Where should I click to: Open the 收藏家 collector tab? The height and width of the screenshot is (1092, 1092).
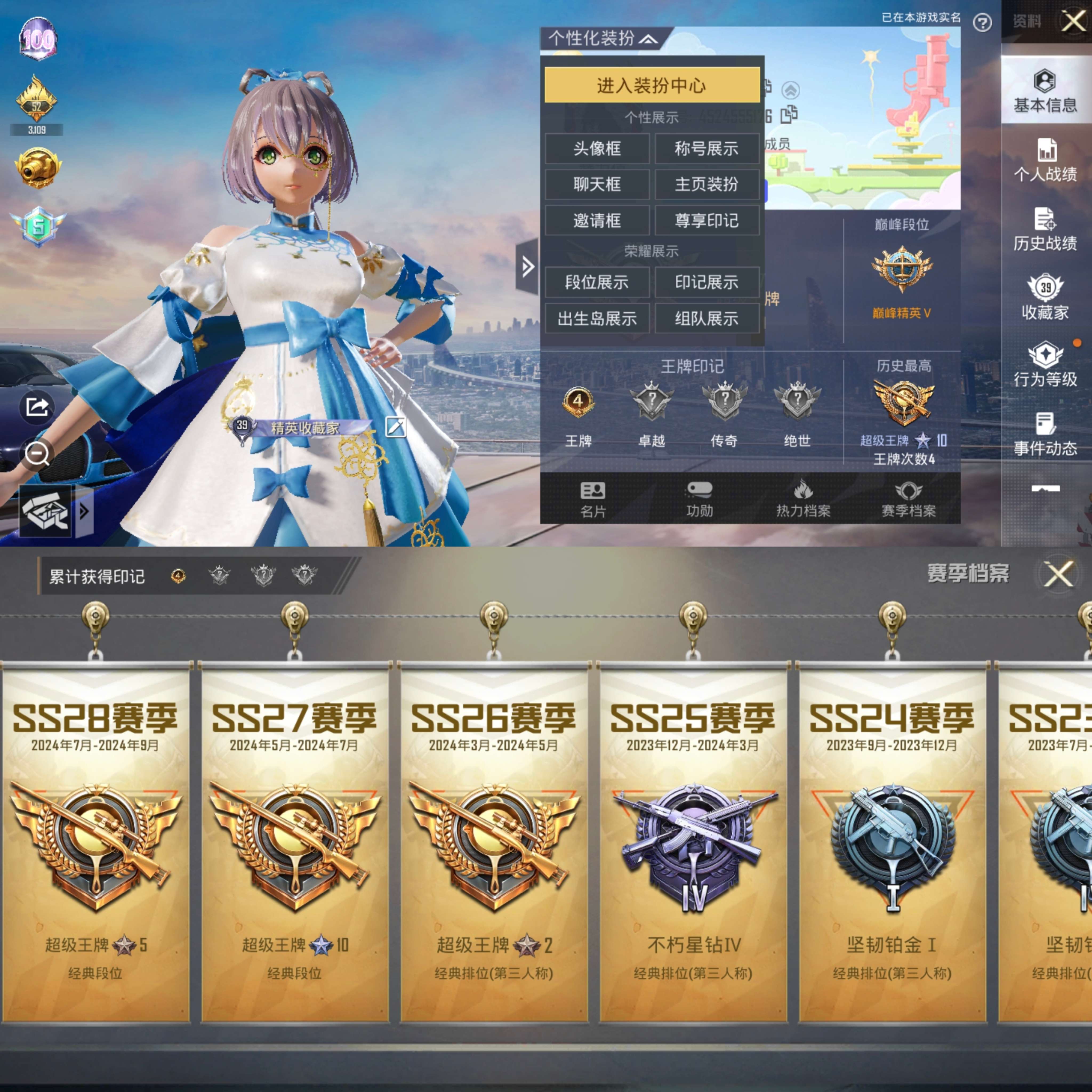1045,298
